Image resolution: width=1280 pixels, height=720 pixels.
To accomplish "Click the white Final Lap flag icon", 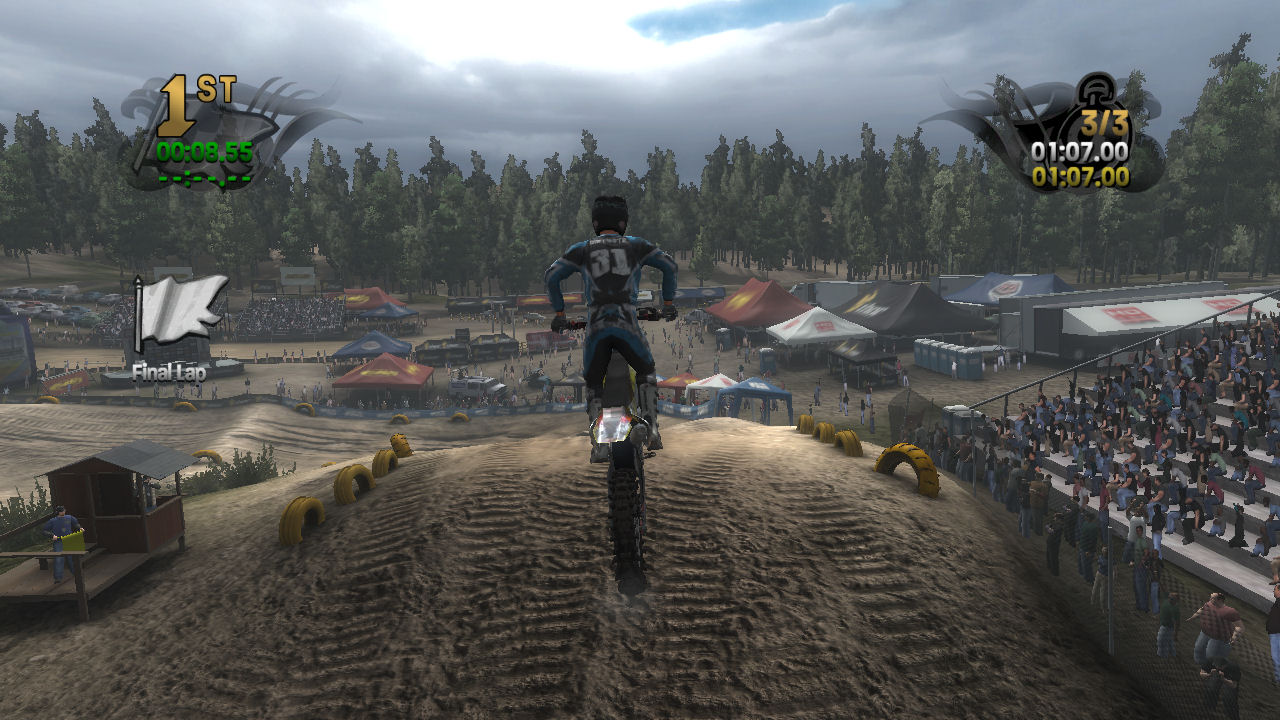I will [180, 310].
